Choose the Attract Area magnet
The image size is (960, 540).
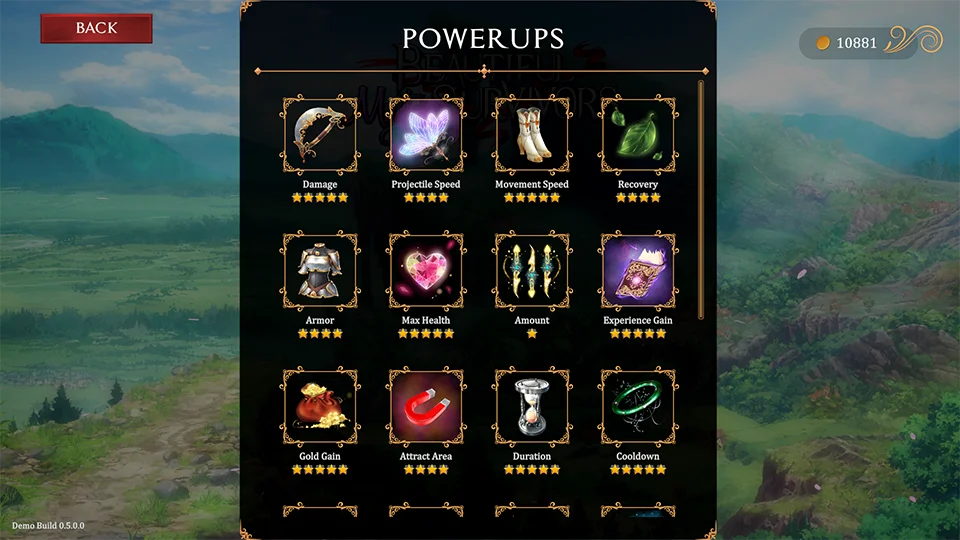click(x=426, y=407)
